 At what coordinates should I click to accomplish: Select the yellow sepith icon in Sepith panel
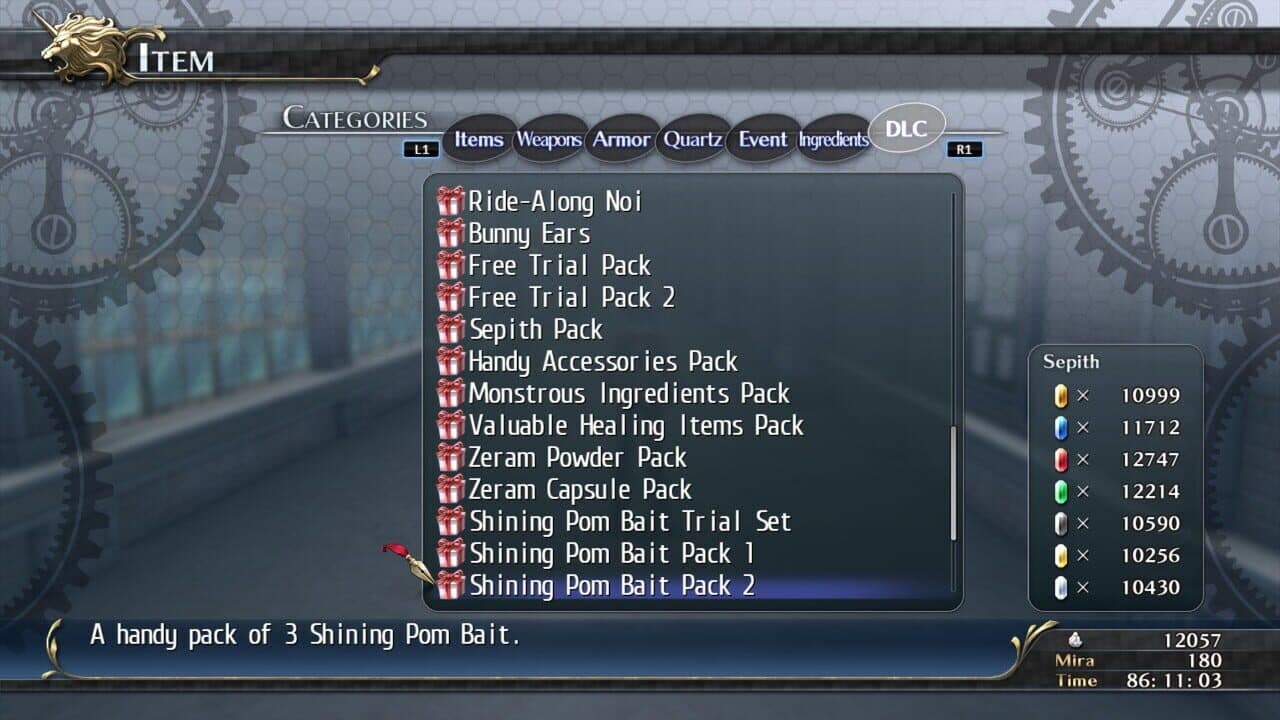1062,395
